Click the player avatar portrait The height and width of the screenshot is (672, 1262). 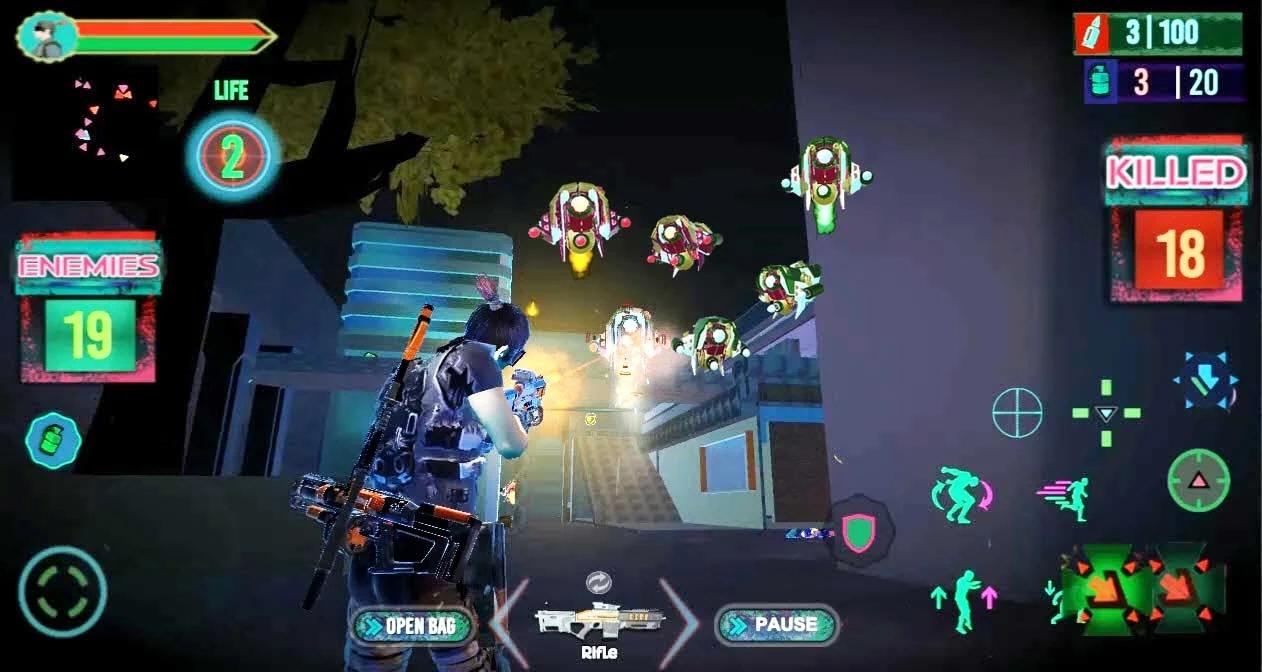point(46,37)
